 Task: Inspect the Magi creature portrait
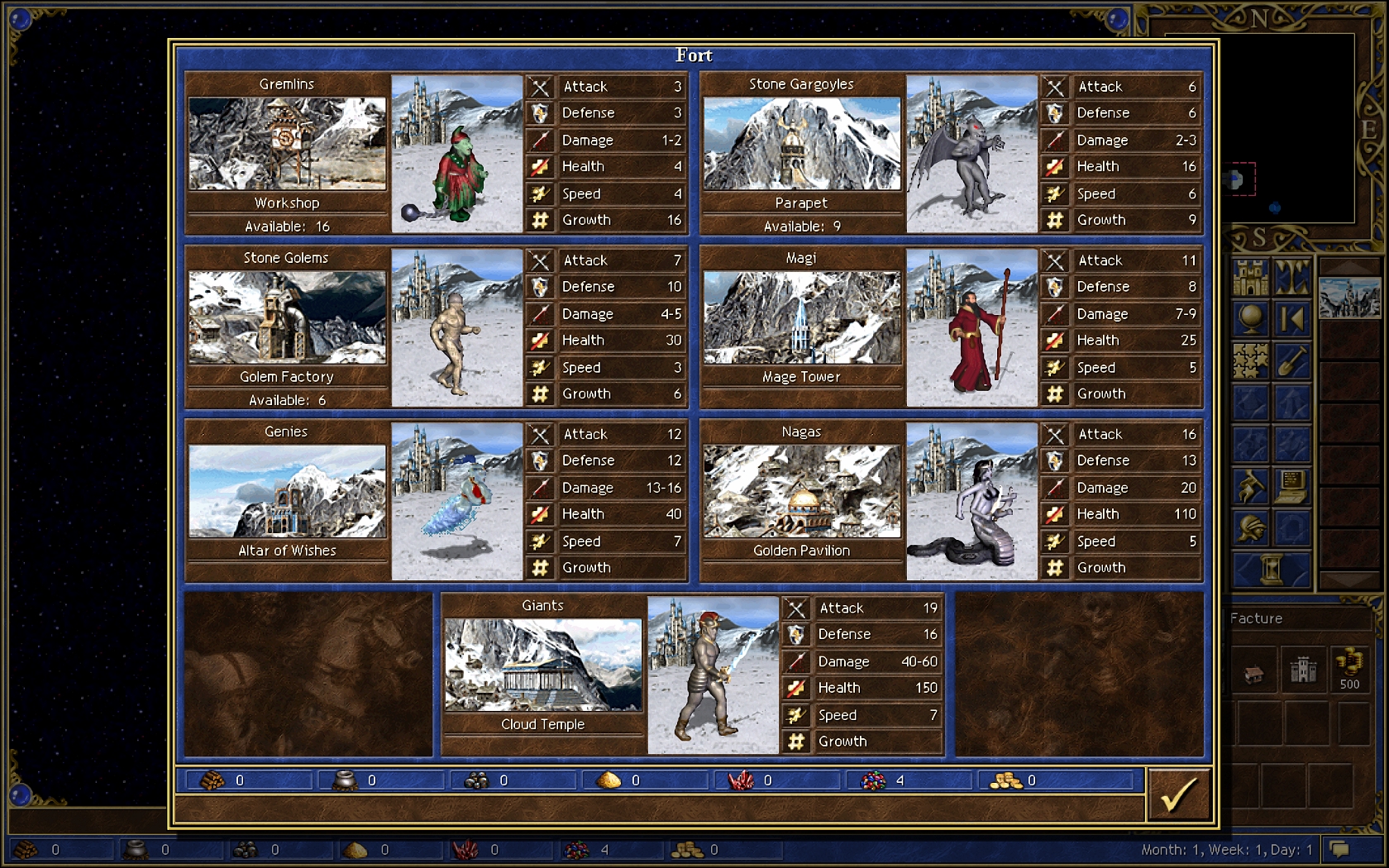click(x=971, y=327)
